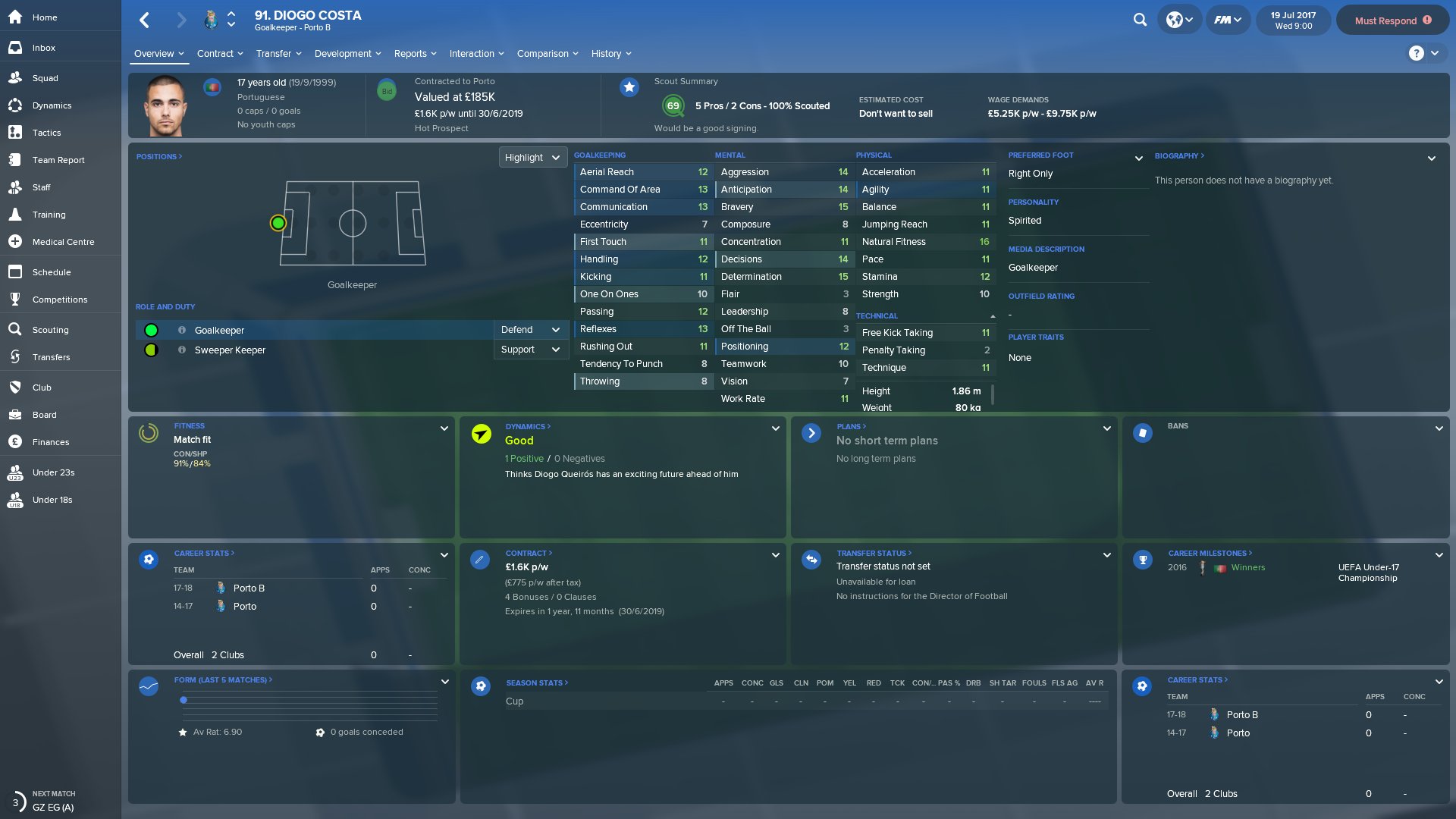This screenshot has height=819, width=1456.
Task: Switch to the Development tab
Action: tap(347, 54)
